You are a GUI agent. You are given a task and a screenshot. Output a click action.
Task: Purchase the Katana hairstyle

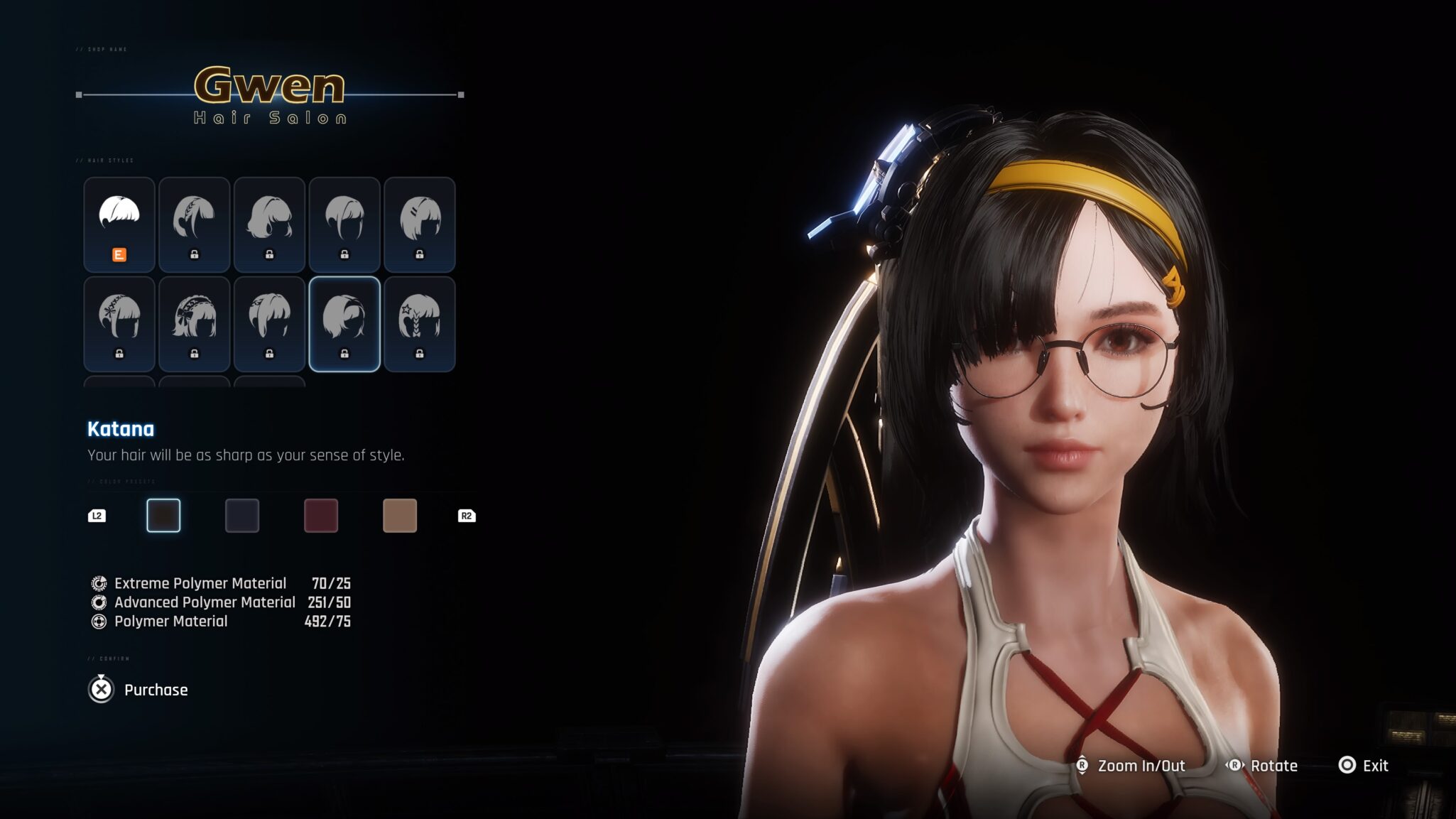click(x=138, y=690)
